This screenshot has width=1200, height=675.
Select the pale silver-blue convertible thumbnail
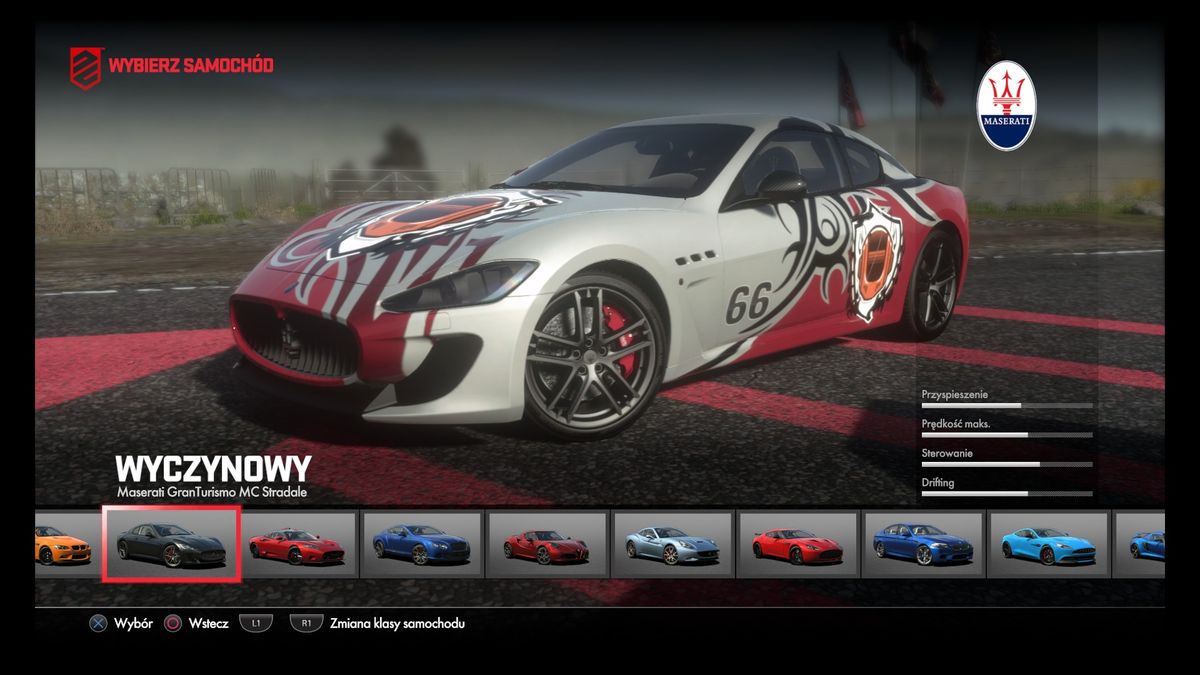tap(673, 545)
